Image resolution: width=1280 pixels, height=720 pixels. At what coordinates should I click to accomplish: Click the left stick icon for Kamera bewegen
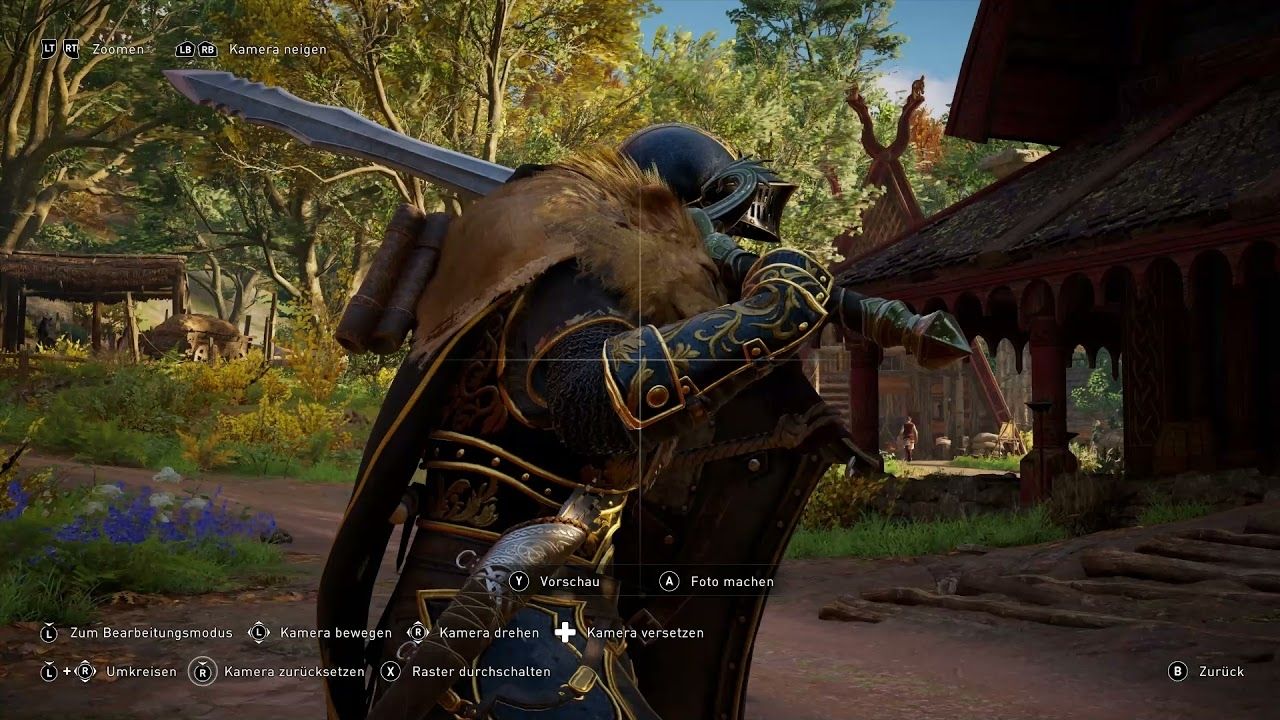[x=258, y=633]
